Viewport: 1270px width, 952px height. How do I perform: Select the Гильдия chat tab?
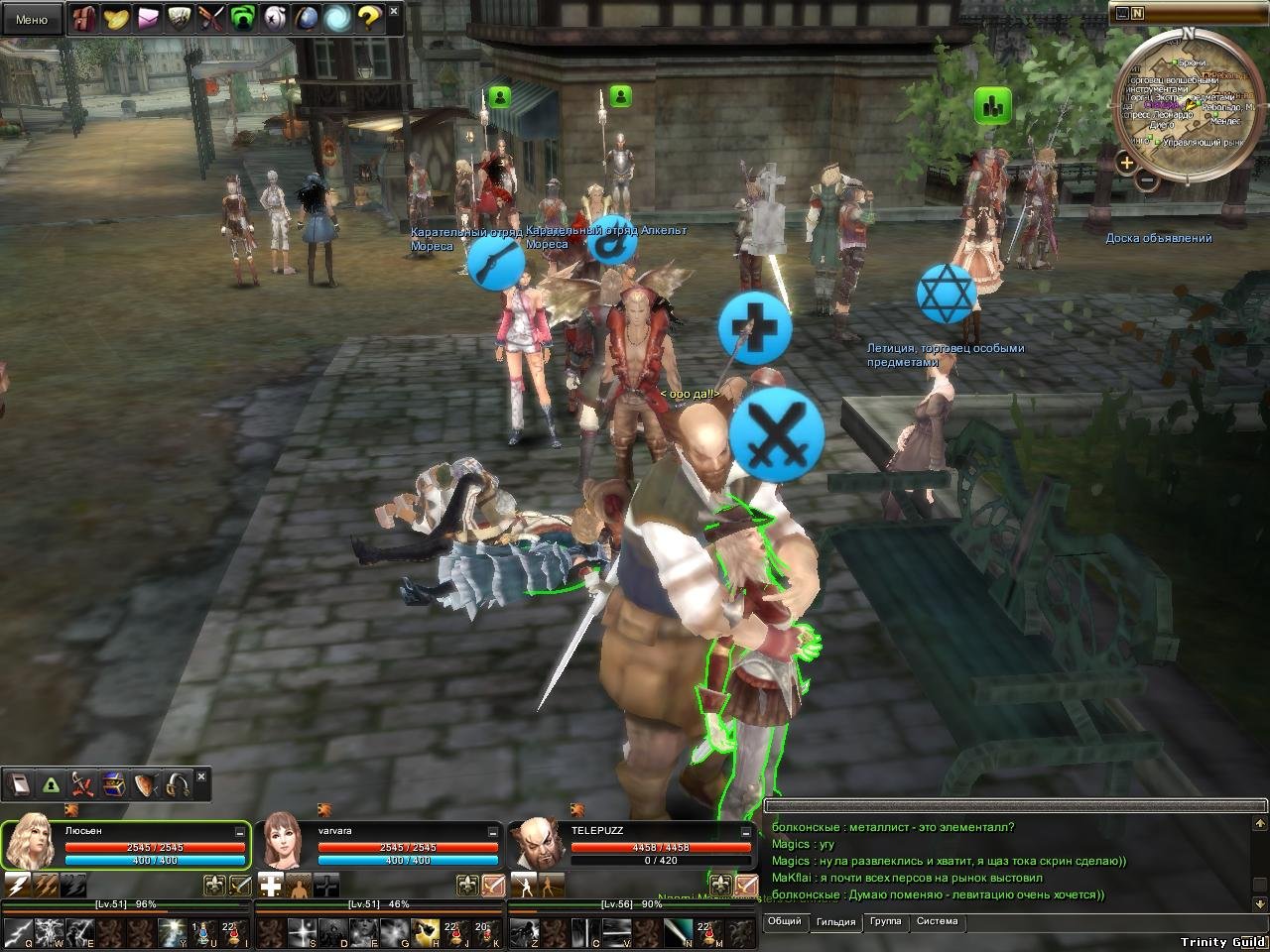pyautogui.click(x=835, y=922)
